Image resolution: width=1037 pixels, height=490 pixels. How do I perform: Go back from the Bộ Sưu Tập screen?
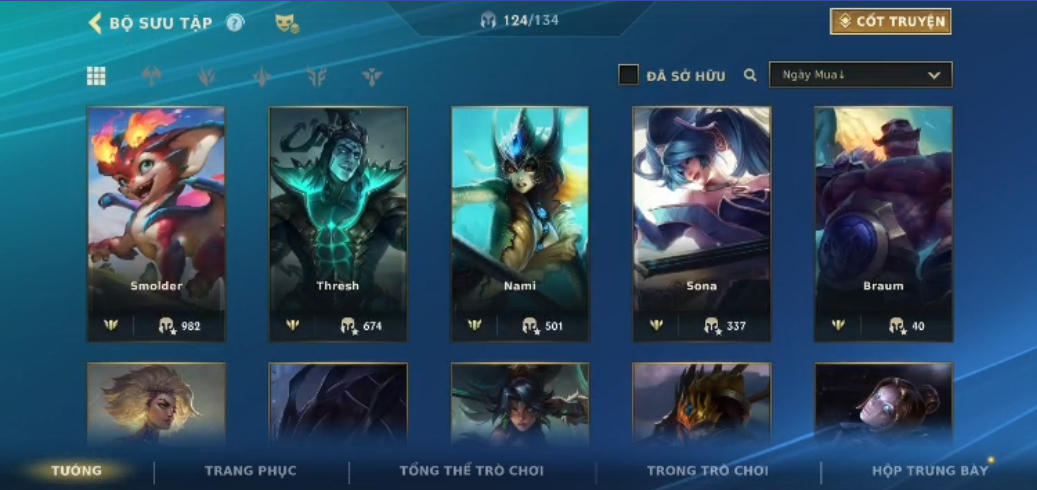tap(96, 23)
